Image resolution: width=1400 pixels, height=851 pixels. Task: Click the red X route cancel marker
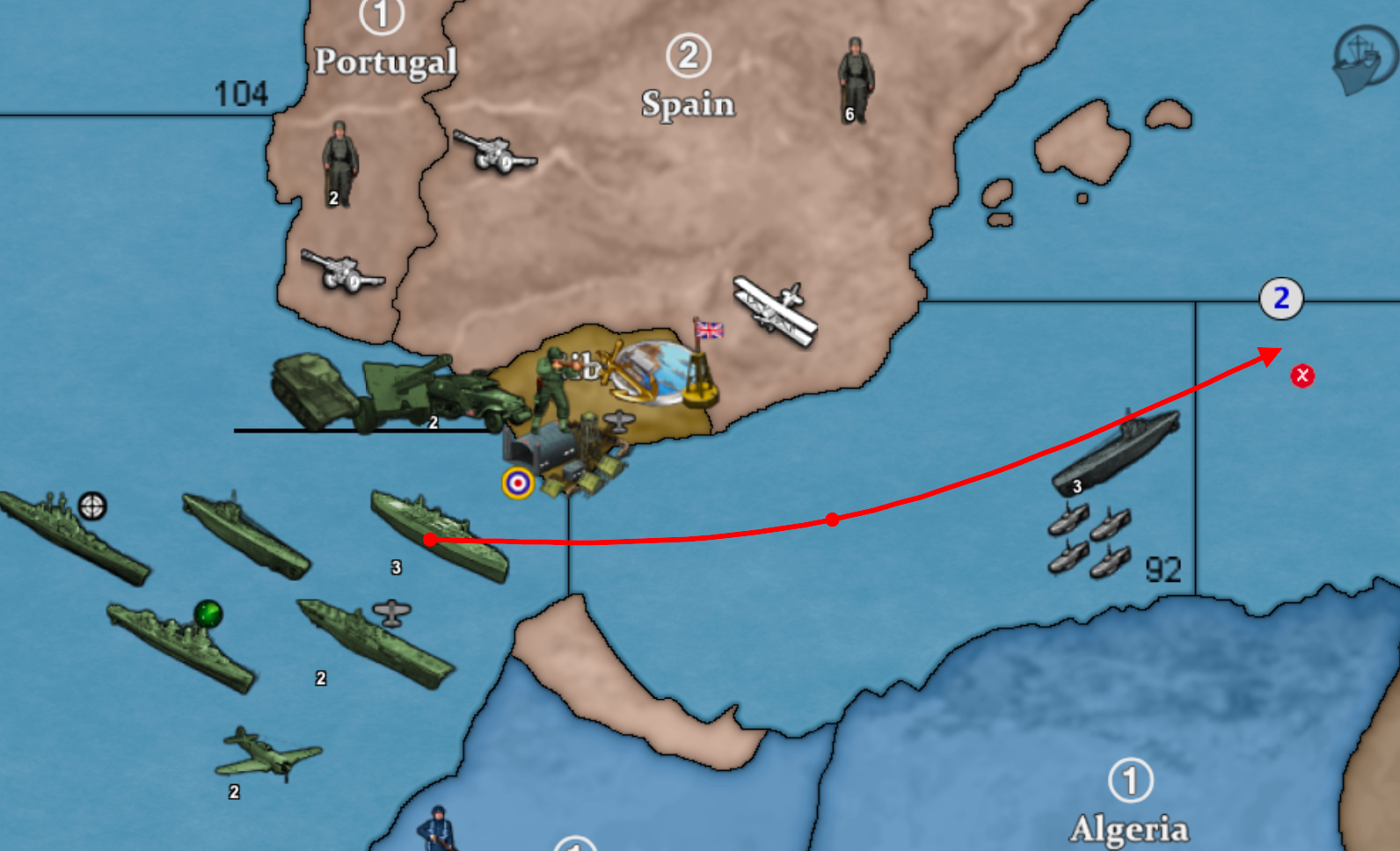(1302, 376)
